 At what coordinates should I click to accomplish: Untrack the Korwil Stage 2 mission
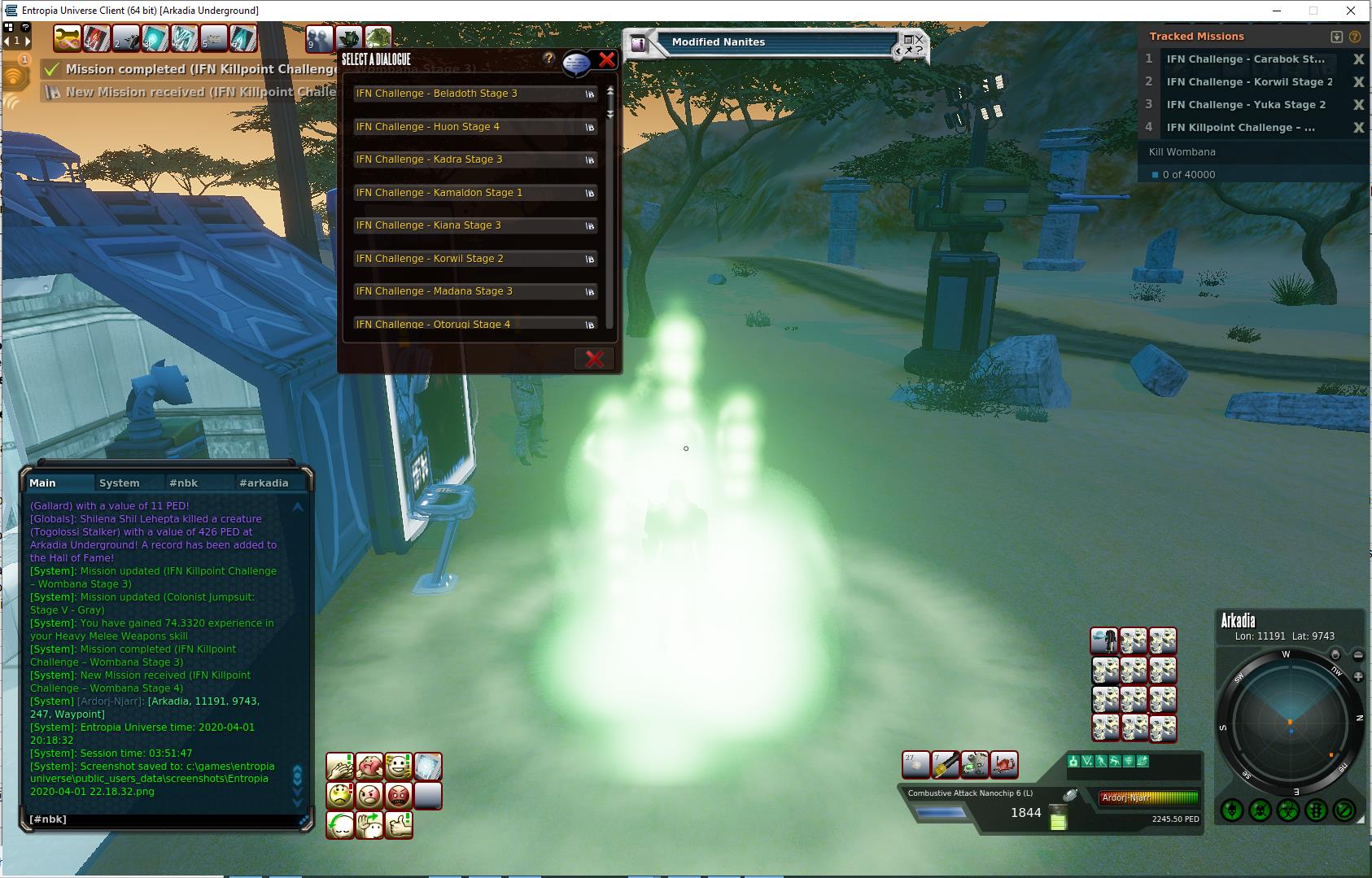[1358, 82]
